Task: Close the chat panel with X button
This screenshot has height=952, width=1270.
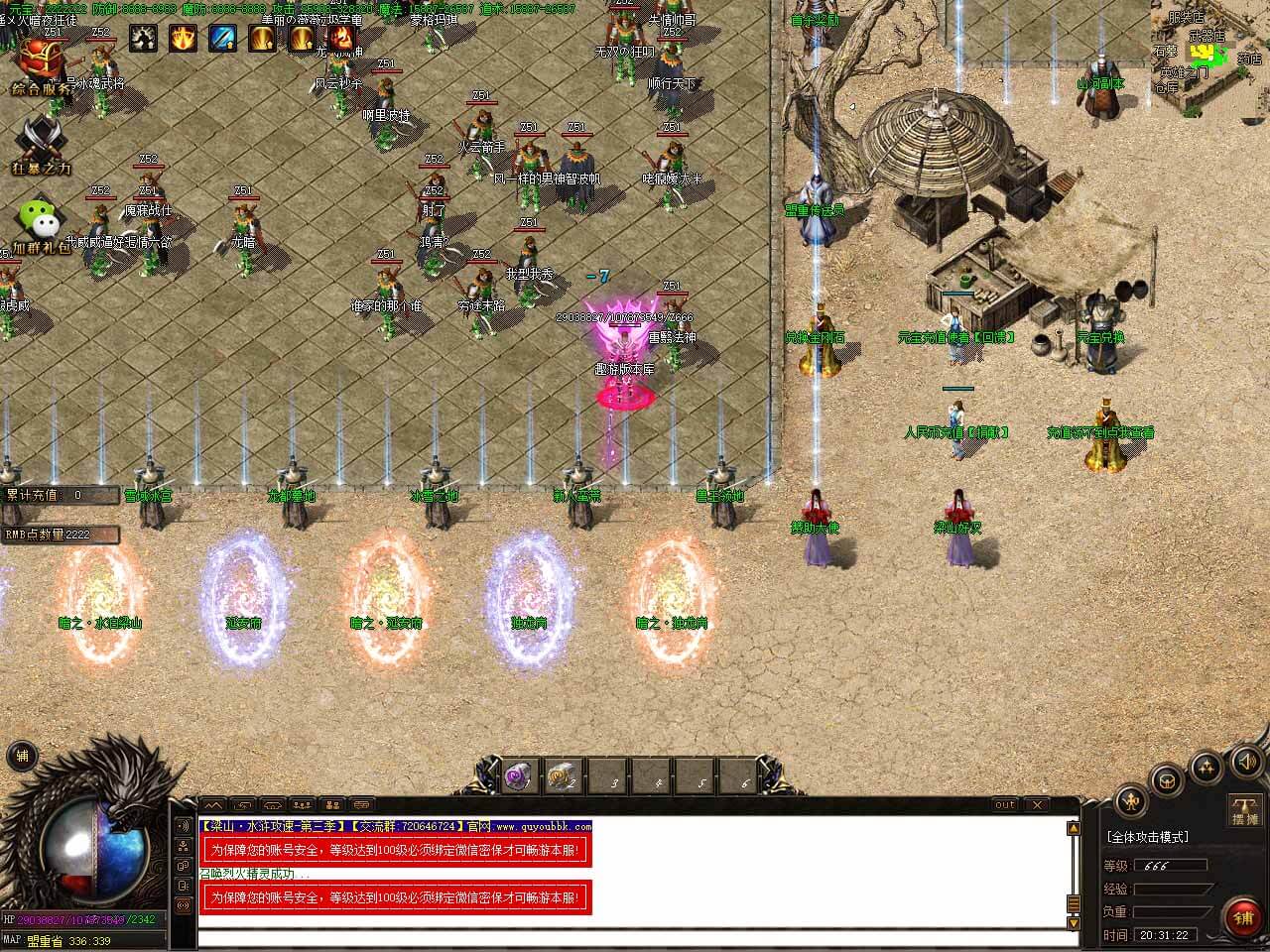Action: 1036,804
